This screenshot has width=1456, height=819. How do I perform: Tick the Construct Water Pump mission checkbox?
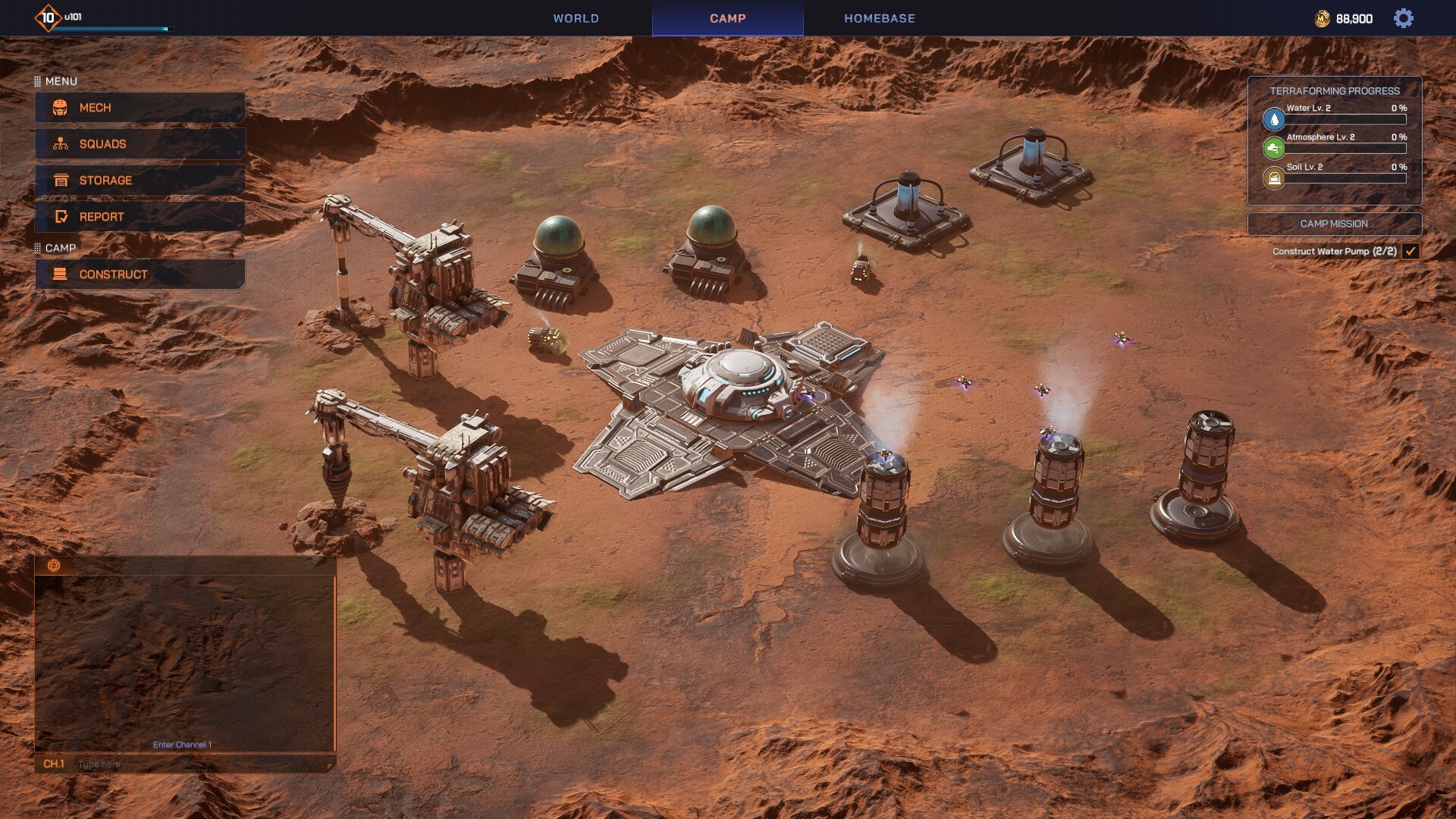pos(1410,251)
